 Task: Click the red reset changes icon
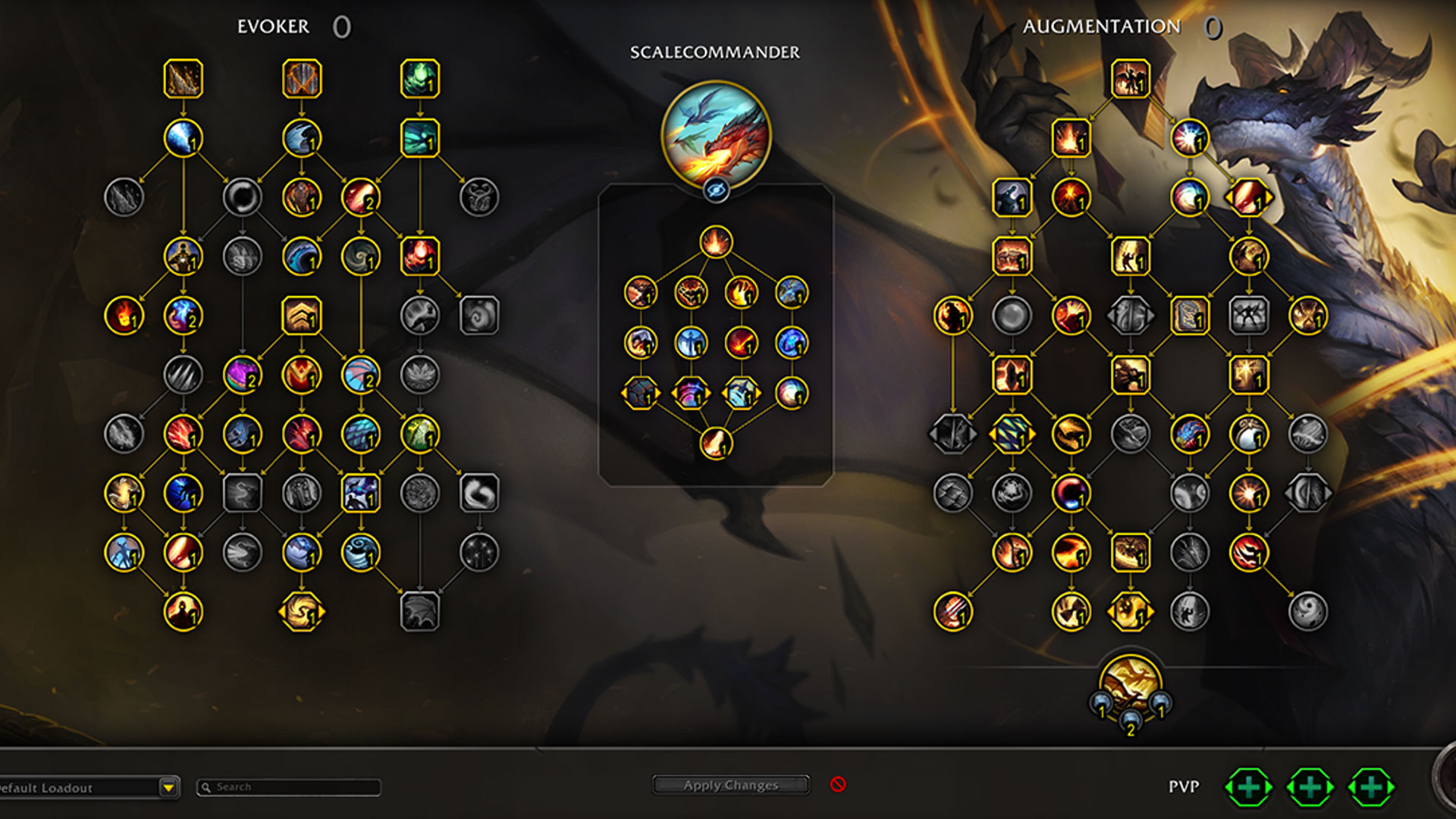(838, 784)
